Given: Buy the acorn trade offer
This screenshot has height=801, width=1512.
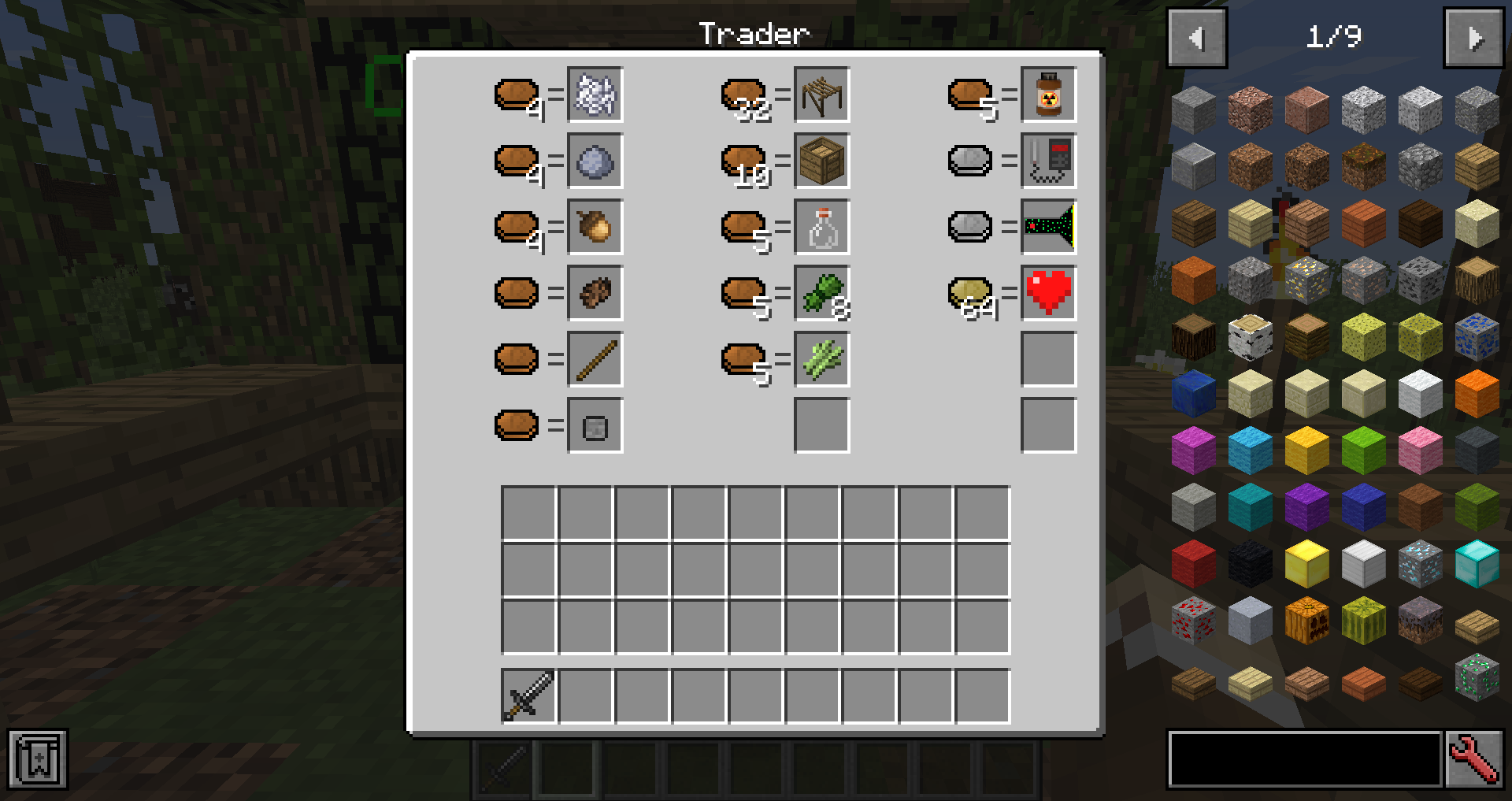Looking at the screenshot, I should (595, 227).
